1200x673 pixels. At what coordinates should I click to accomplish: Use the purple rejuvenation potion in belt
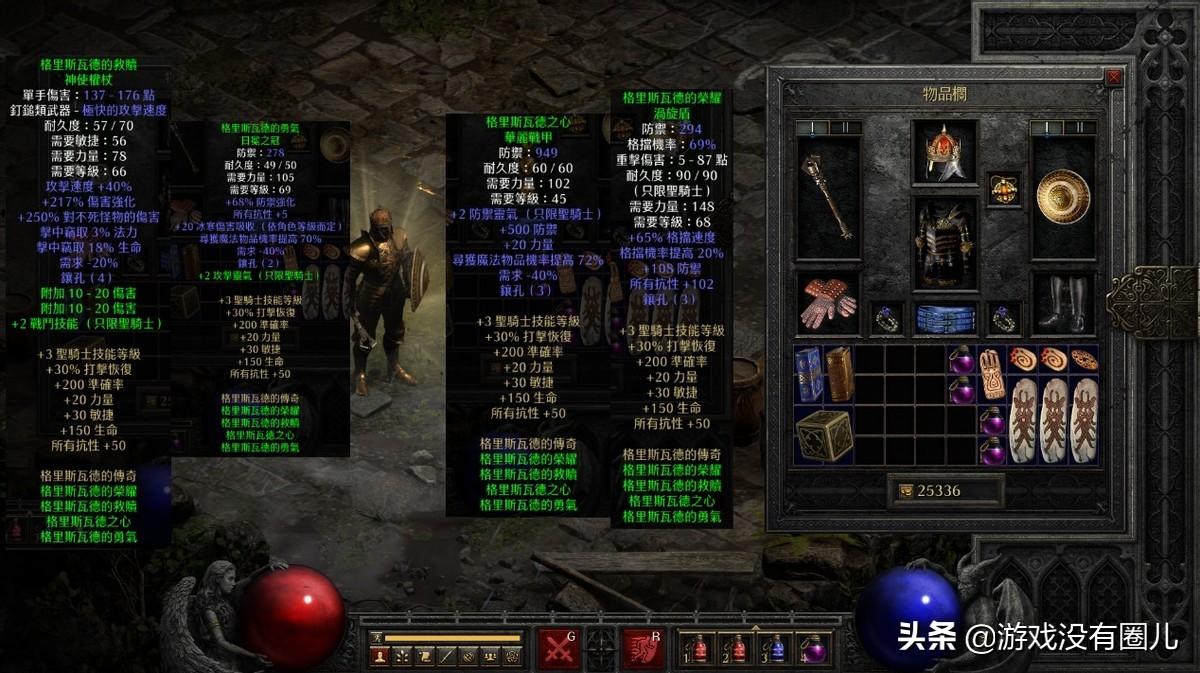pyautogui.click(x=814, y=649)
